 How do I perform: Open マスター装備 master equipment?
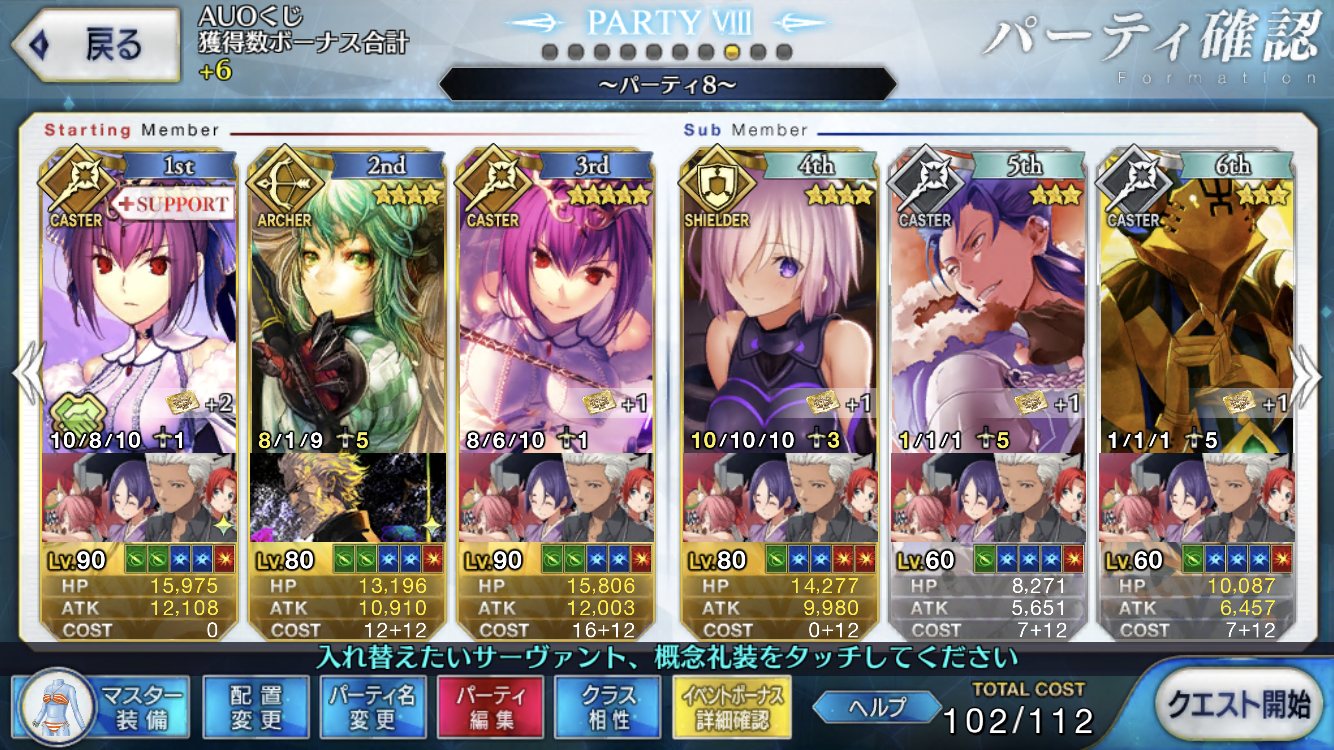102,706
